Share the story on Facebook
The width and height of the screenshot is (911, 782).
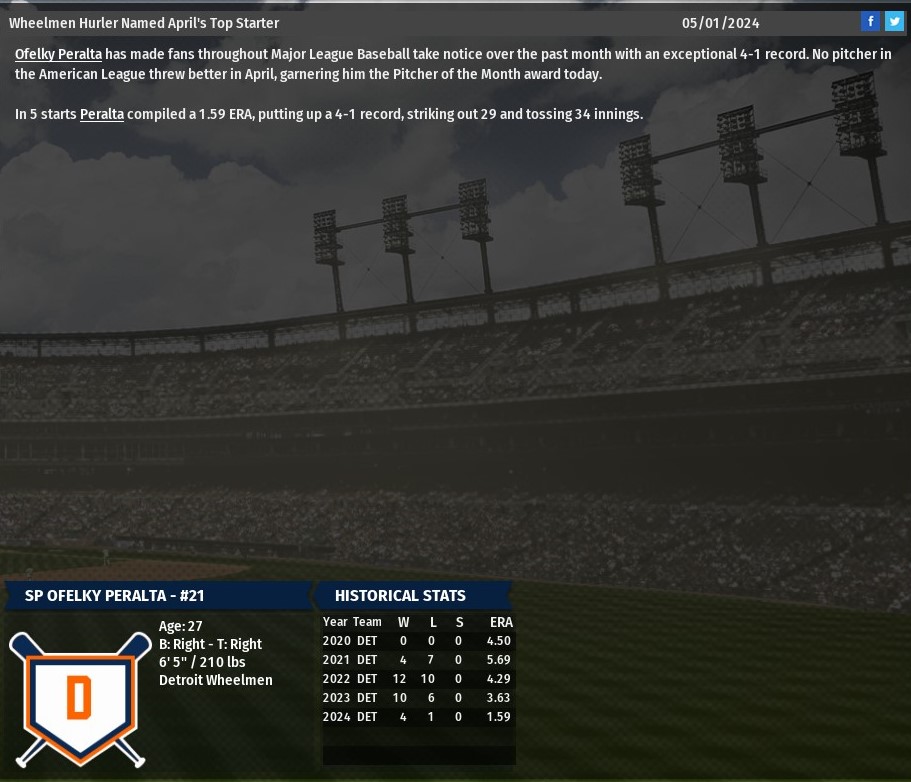pos(870,22)
